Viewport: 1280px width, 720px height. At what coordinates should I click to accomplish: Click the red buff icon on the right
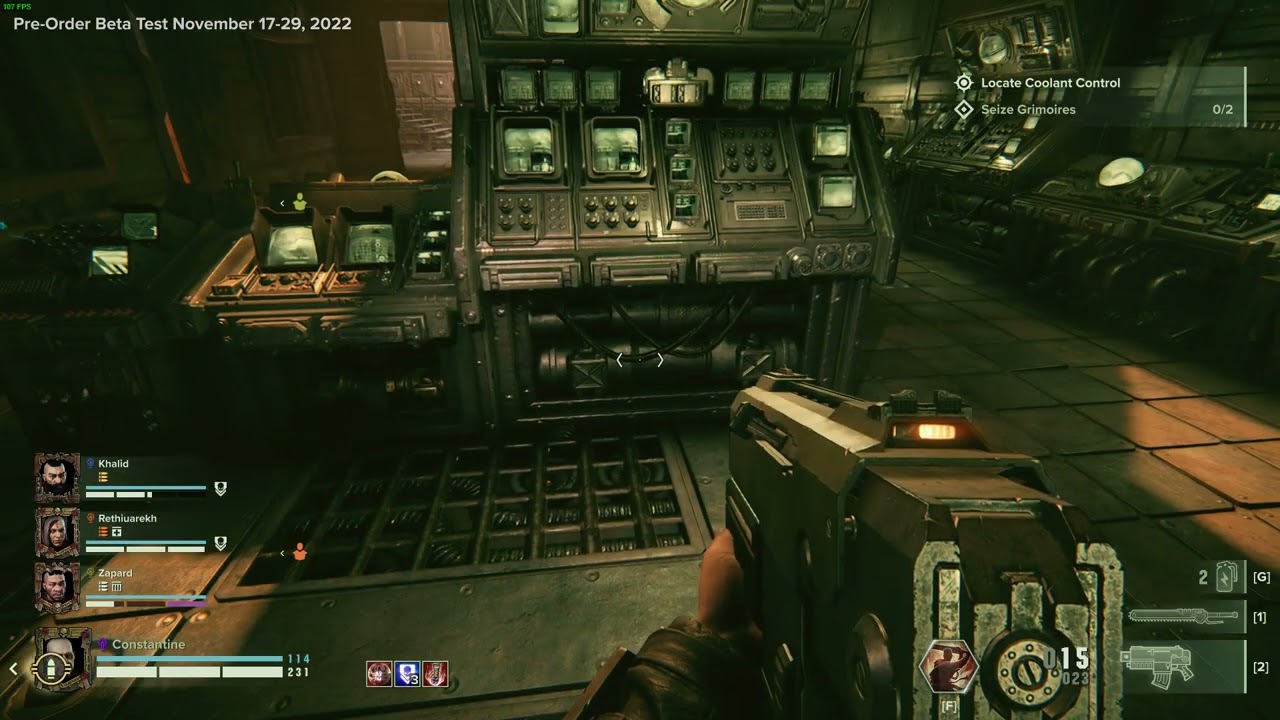tap(435, 674)
